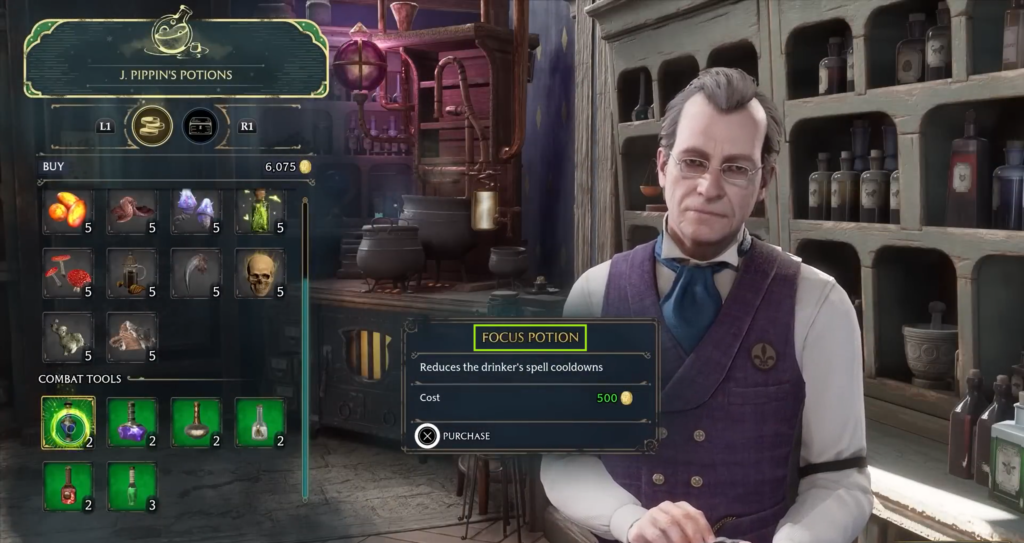Select the skull ingredient slot
1024x543 pixels.
260,274
